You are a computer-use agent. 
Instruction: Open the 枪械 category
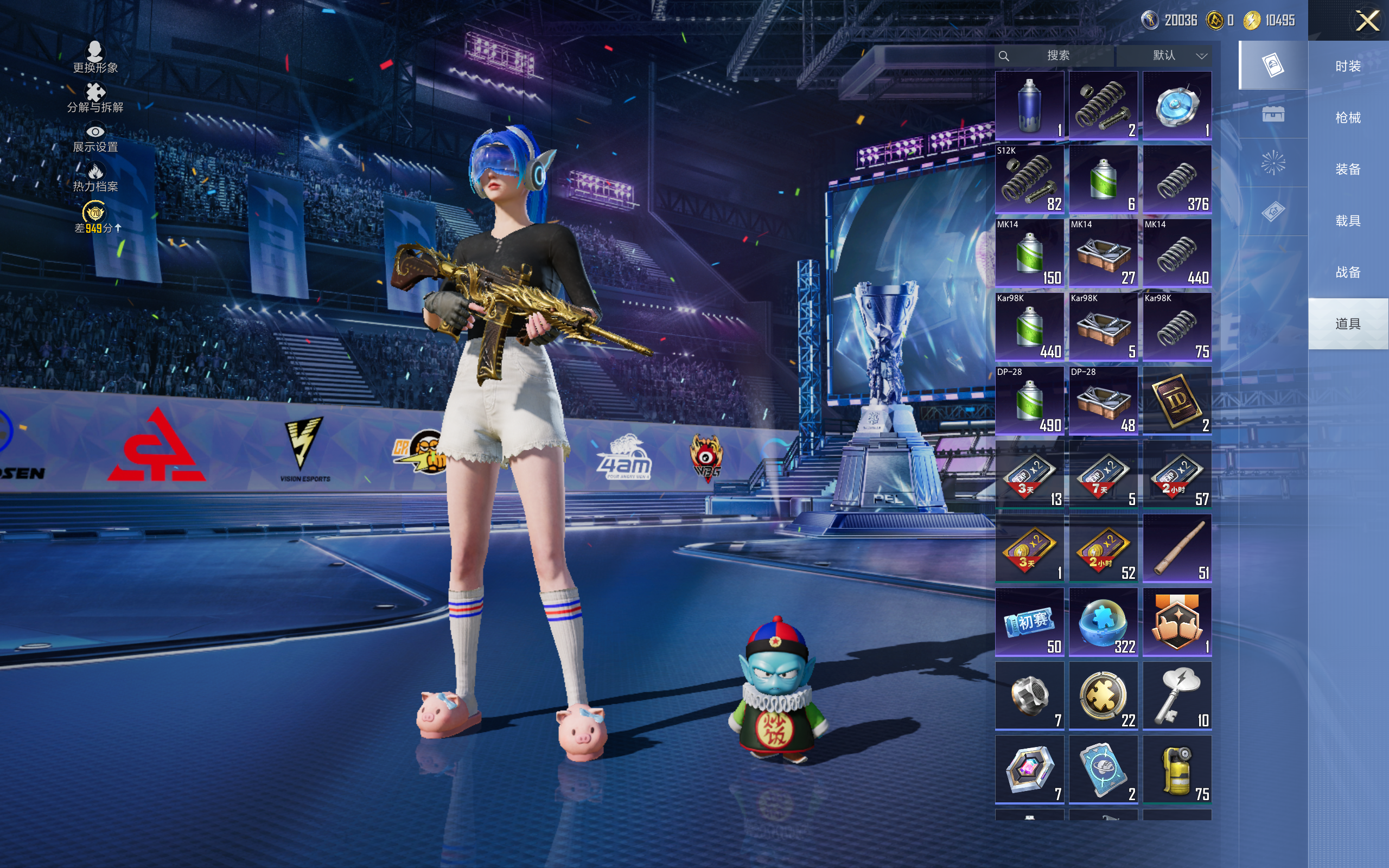(x=1347, y=118)
